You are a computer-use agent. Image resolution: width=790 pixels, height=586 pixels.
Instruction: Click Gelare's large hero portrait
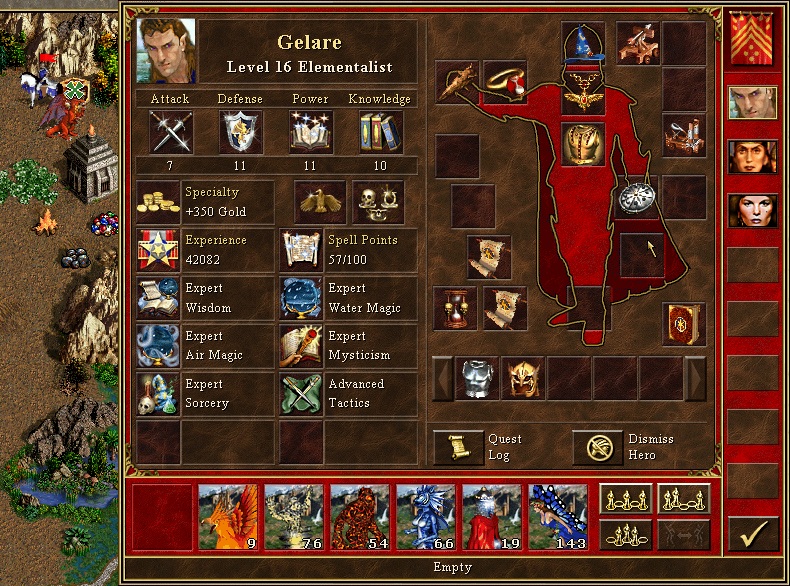tap(167, 54)
